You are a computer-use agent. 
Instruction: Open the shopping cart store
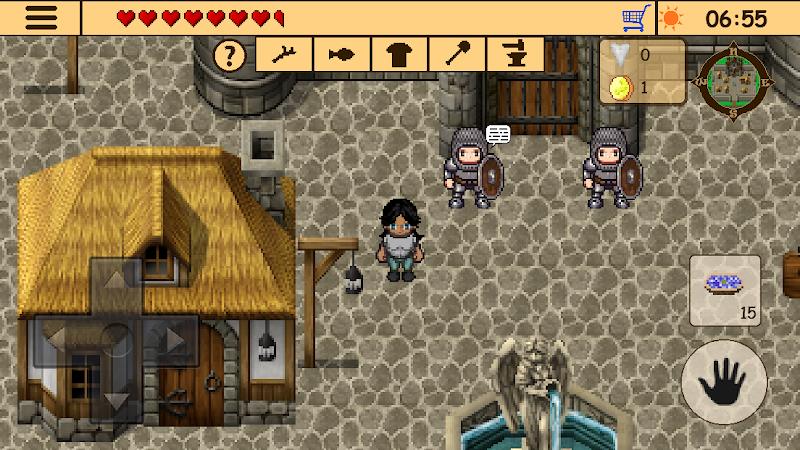pos(635,18)
